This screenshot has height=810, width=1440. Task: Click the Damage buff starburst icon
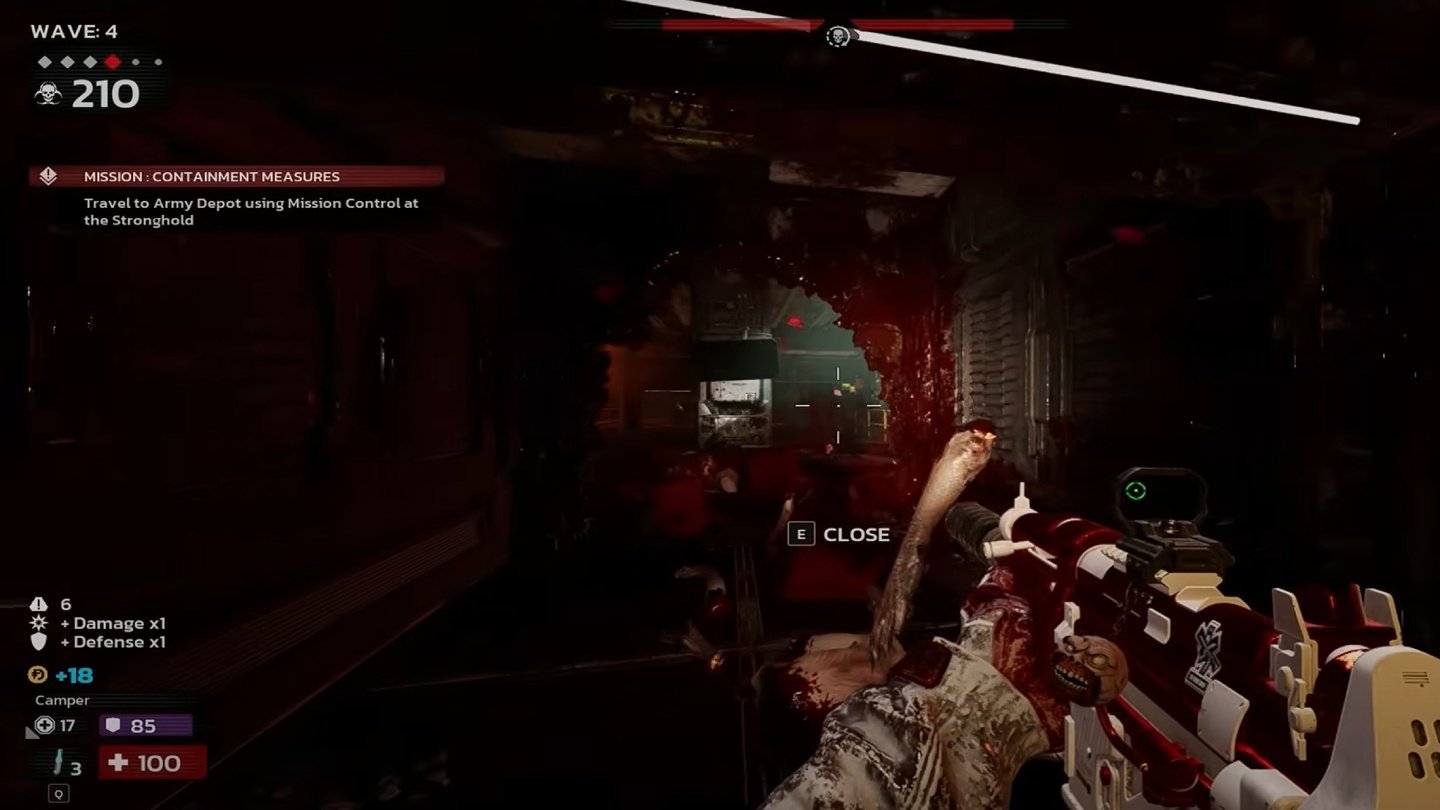pyautogui.click(x=39, y=623)
